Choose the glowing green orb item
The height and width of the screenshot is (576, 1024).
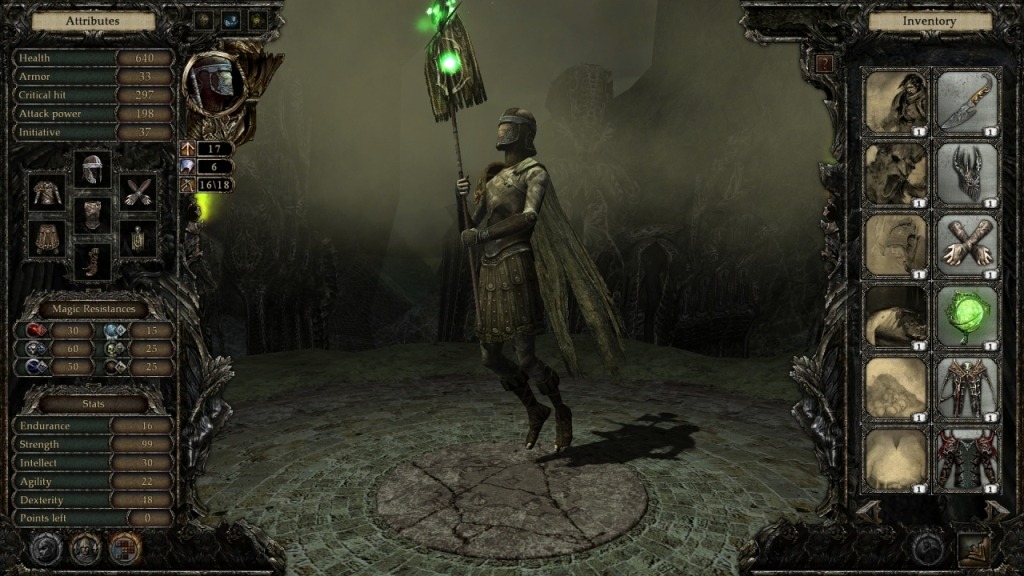[967, 315]
